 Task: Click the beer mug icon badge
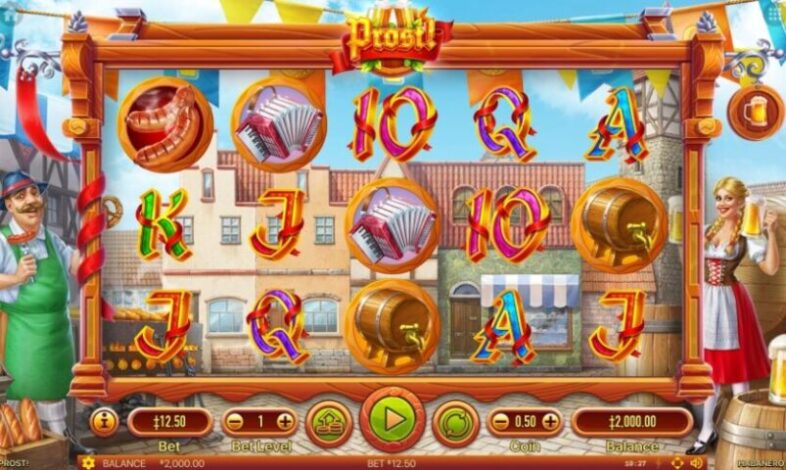tap(756, 111)
